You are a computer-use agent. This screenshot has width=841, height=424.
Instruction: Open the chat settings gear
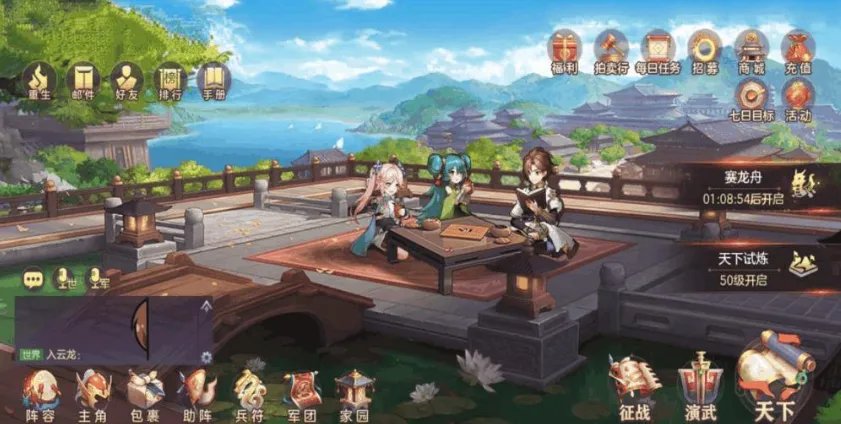pos(207,357)
